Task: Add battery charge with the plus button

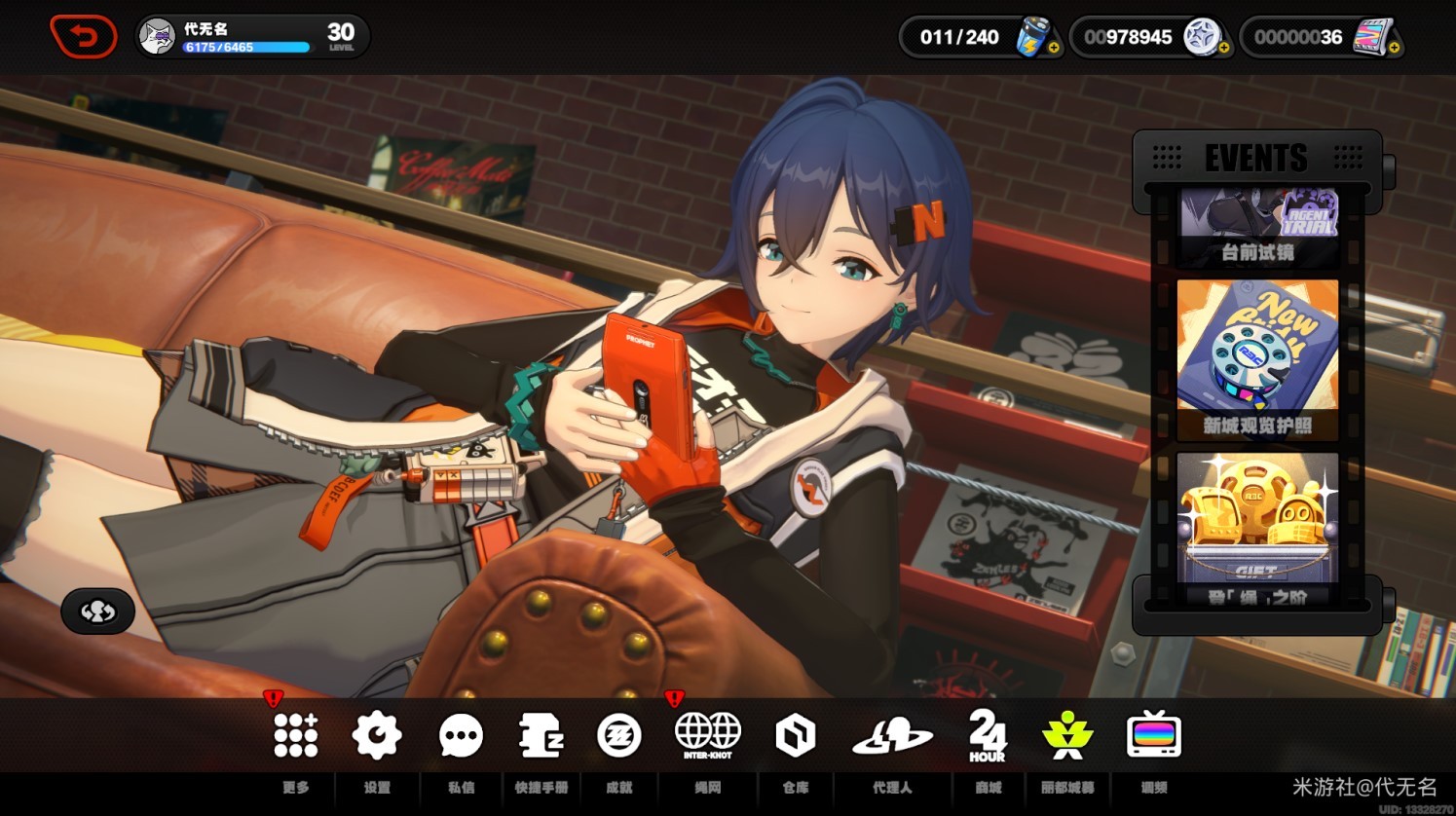Action: [1054, 47]
